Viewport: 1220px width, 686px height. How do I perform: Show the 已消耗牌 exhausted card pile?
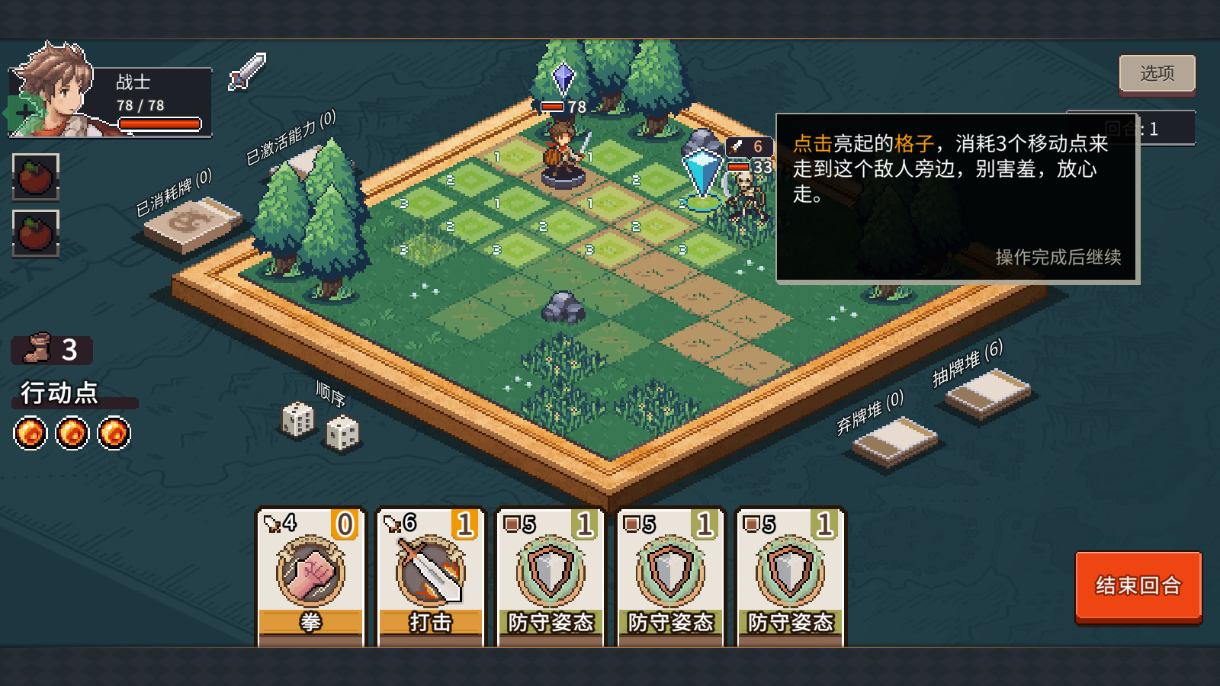click(x=193, y=225)
